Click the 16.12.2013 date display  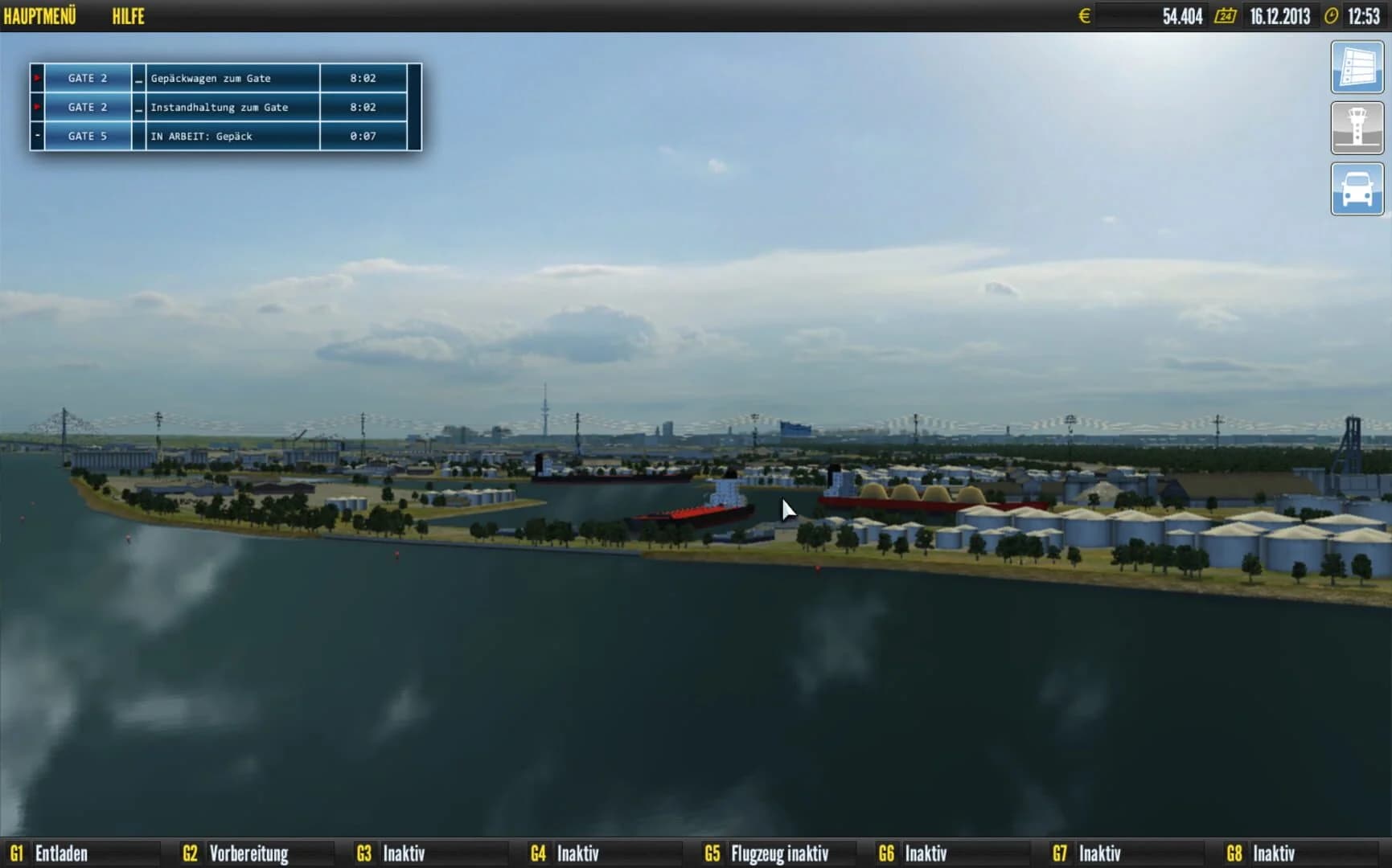[1279, 14]
